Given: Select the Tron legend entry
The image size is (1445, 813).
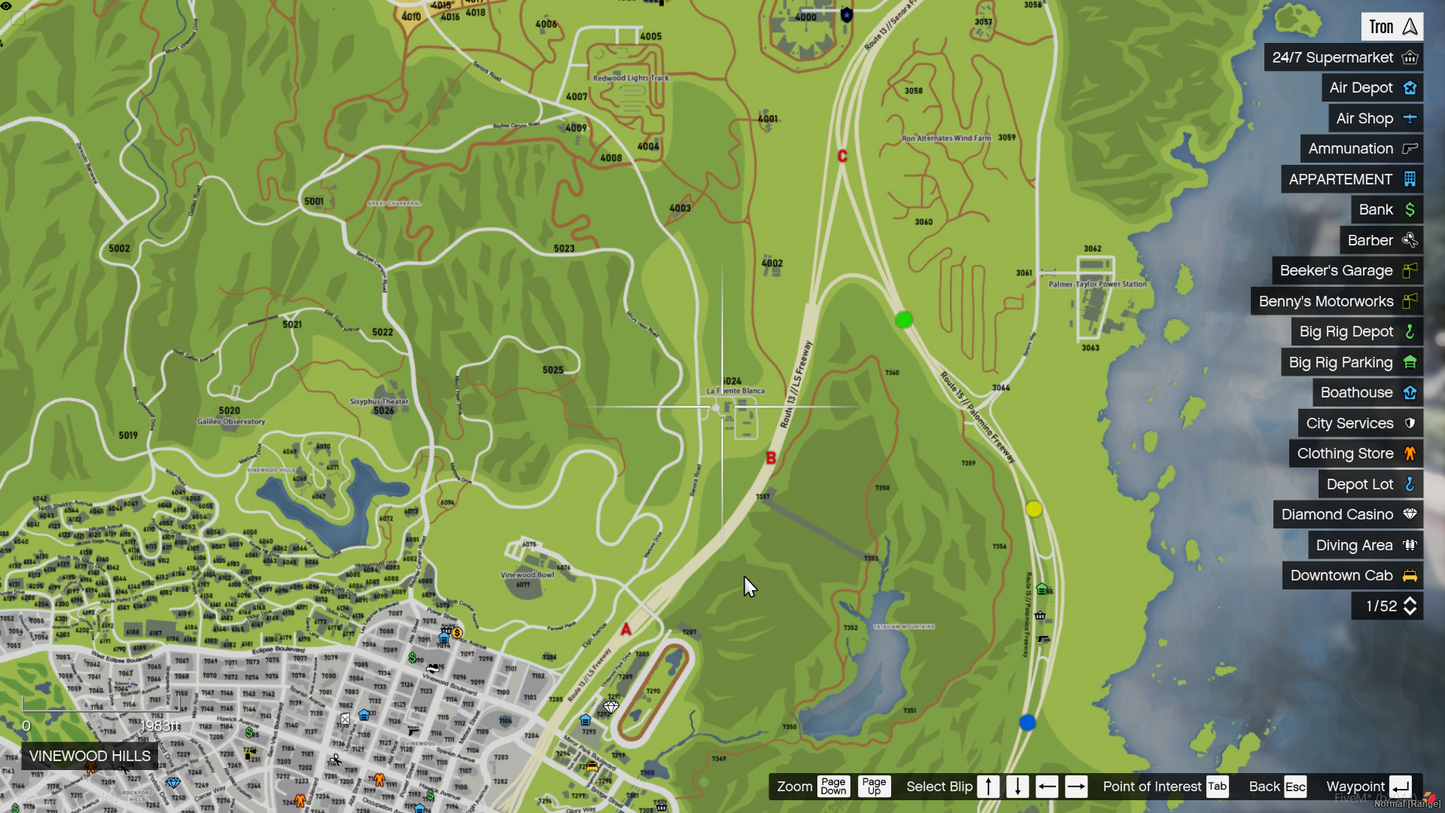Looking at the screenshot, I should click(1392, 27).
